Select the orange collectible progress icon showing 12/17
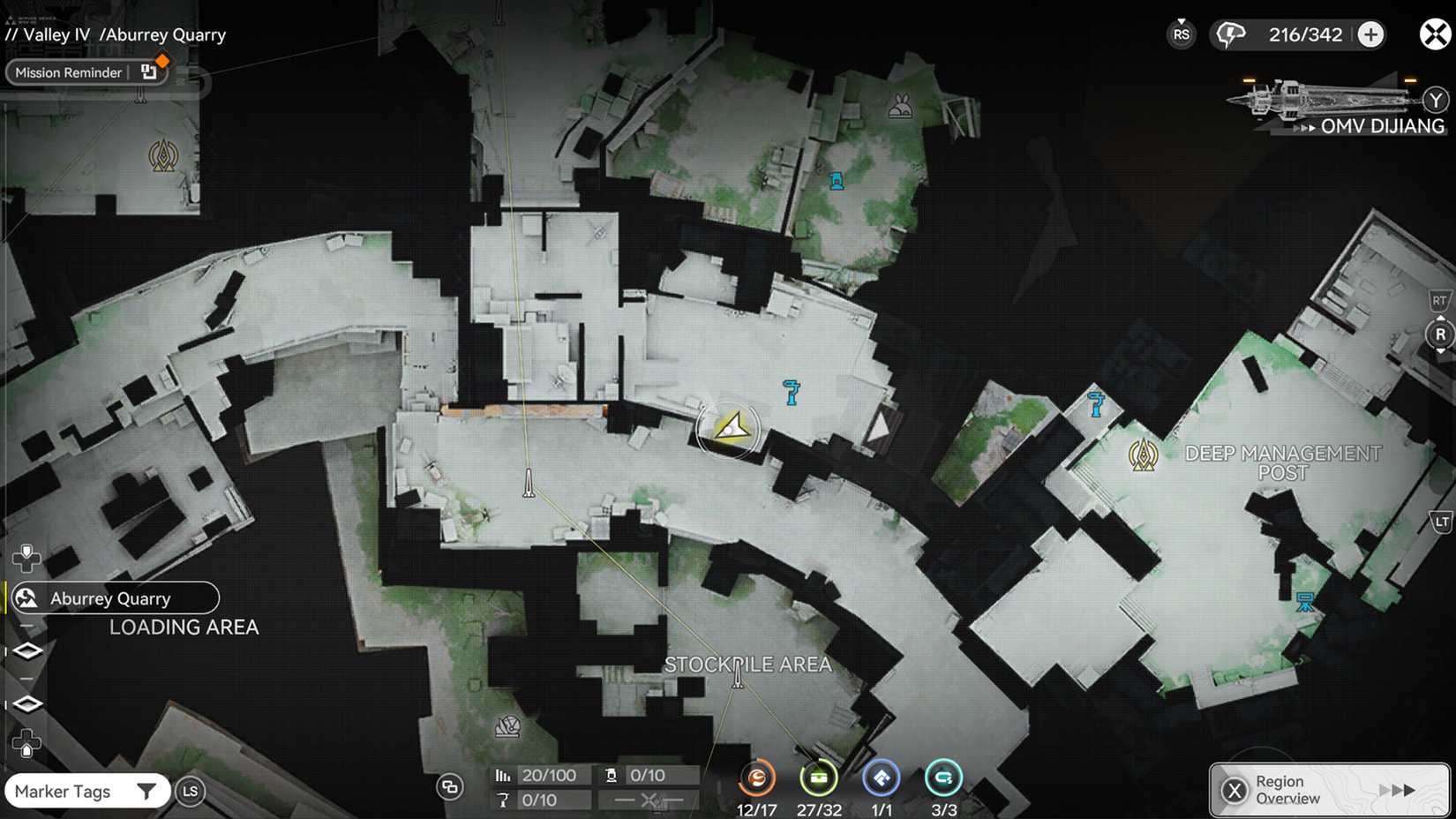Screen dimensions: 1456x819 [x=756, y=778]
